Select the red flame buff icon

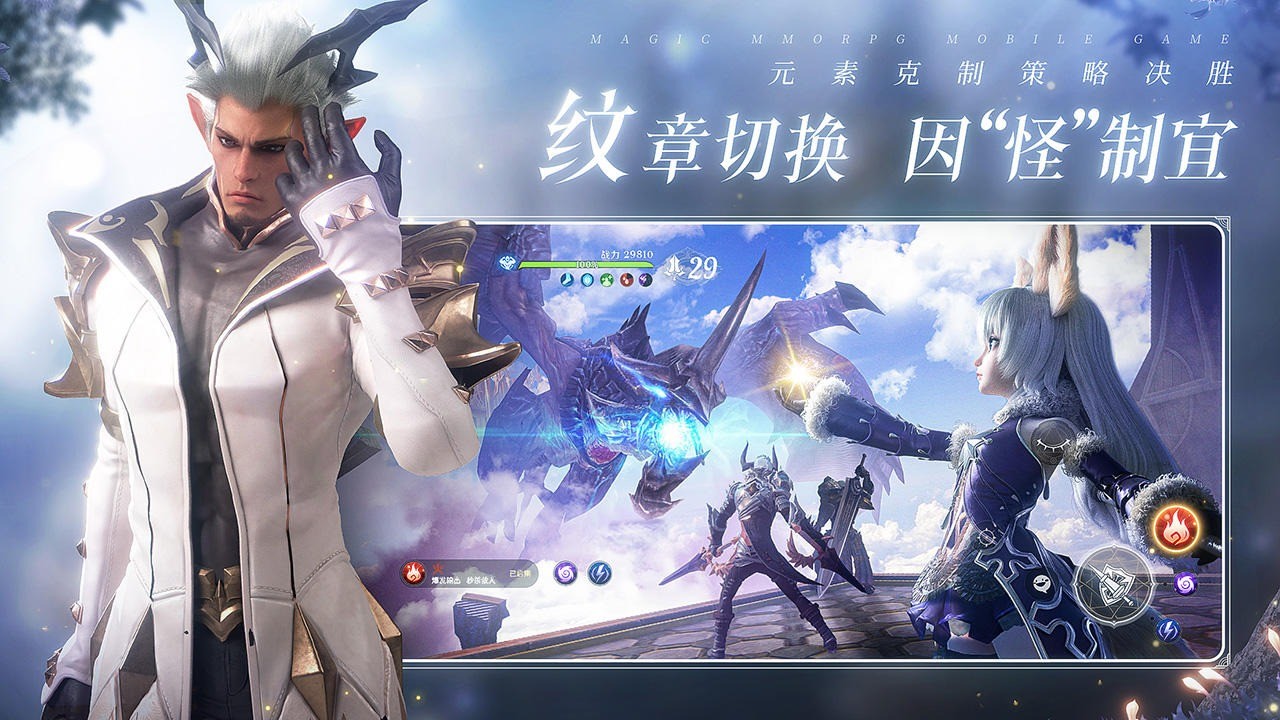pos(626,280)
